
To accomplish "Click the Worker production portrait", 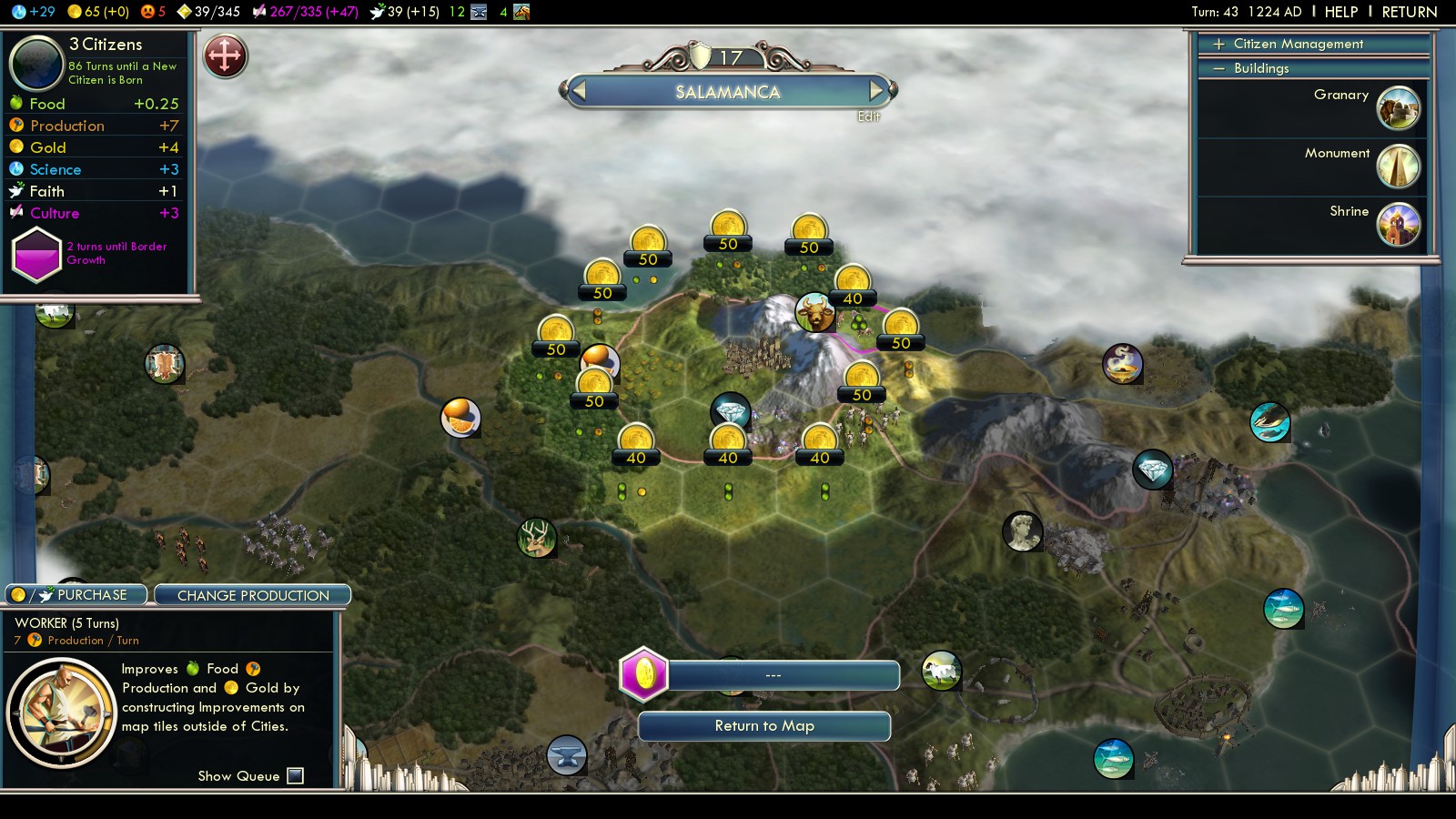I will (x=61, y=712).
